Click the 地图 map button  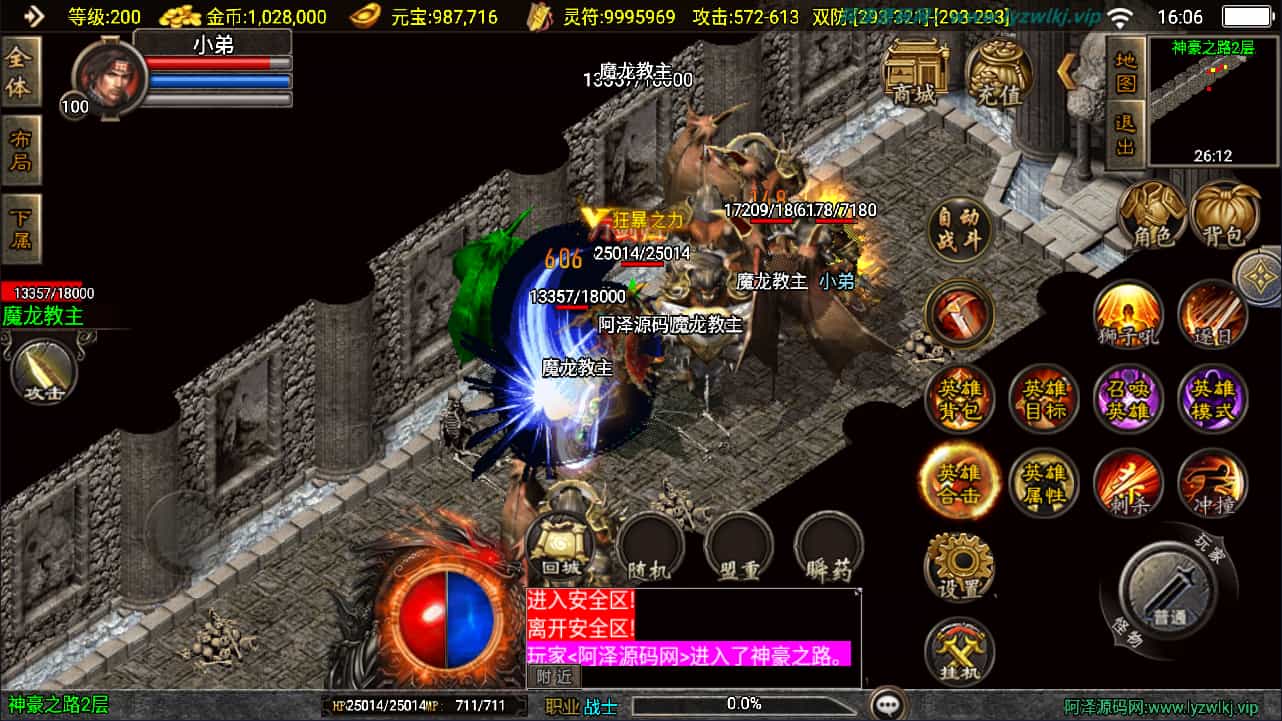1126,68
